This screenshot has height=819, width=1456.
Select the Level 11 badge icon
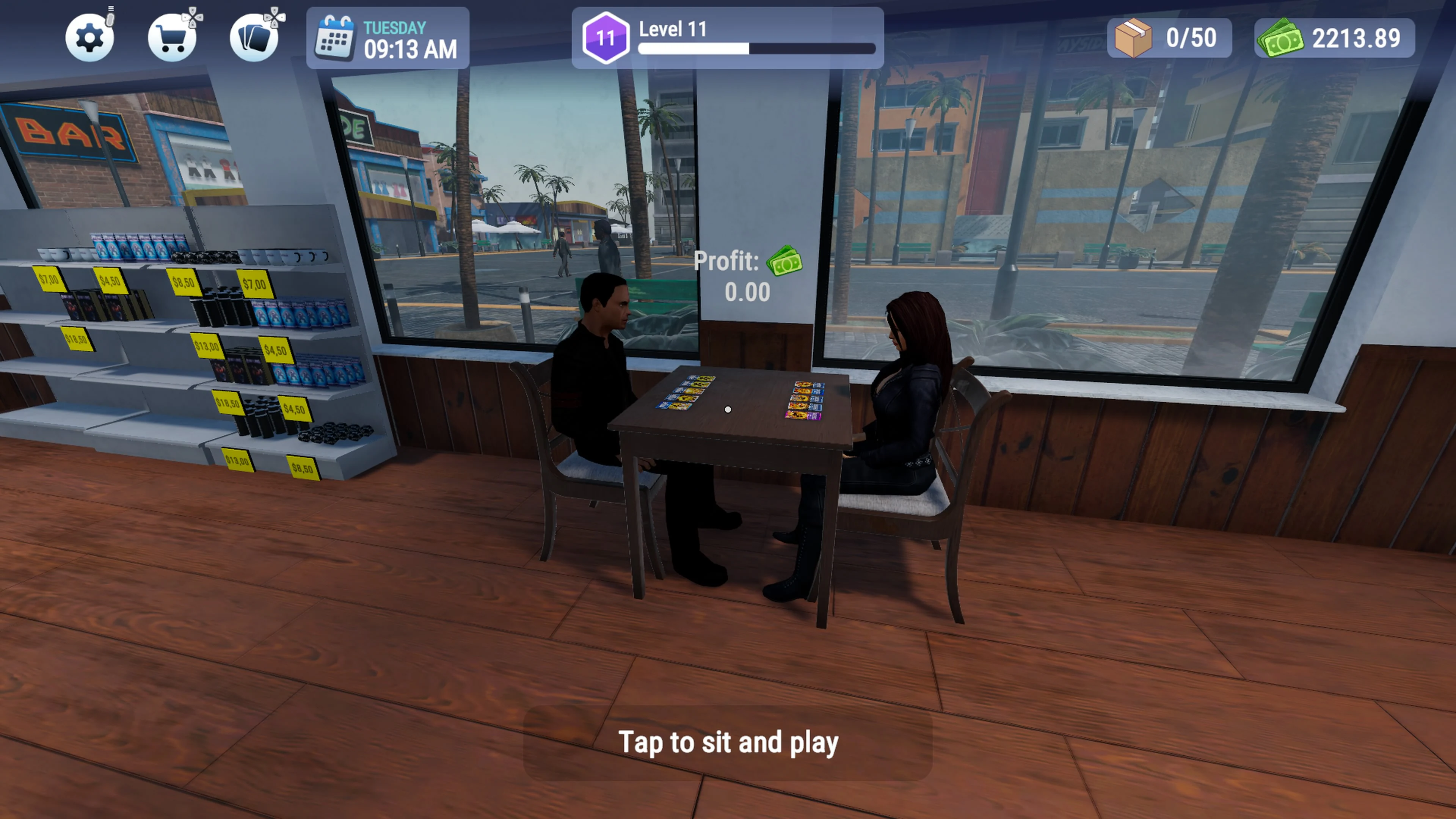point(606,37)
